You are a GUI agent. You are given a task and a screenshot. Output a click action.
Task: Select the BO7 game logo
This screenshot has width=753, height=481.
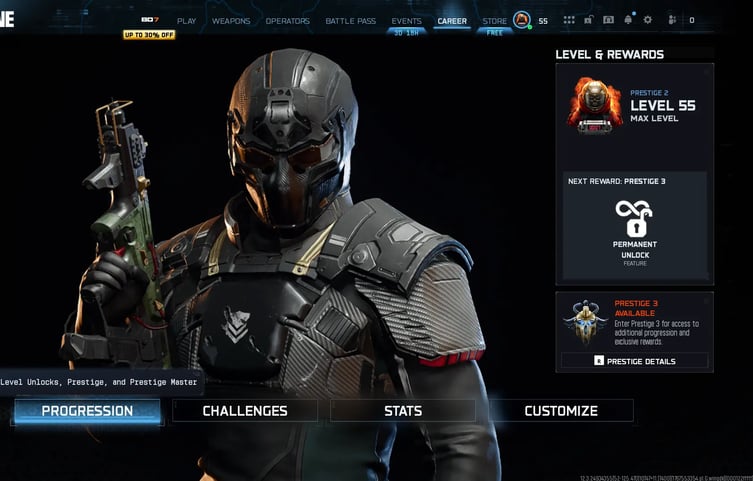pyautogui.click(x=149, y=20)
